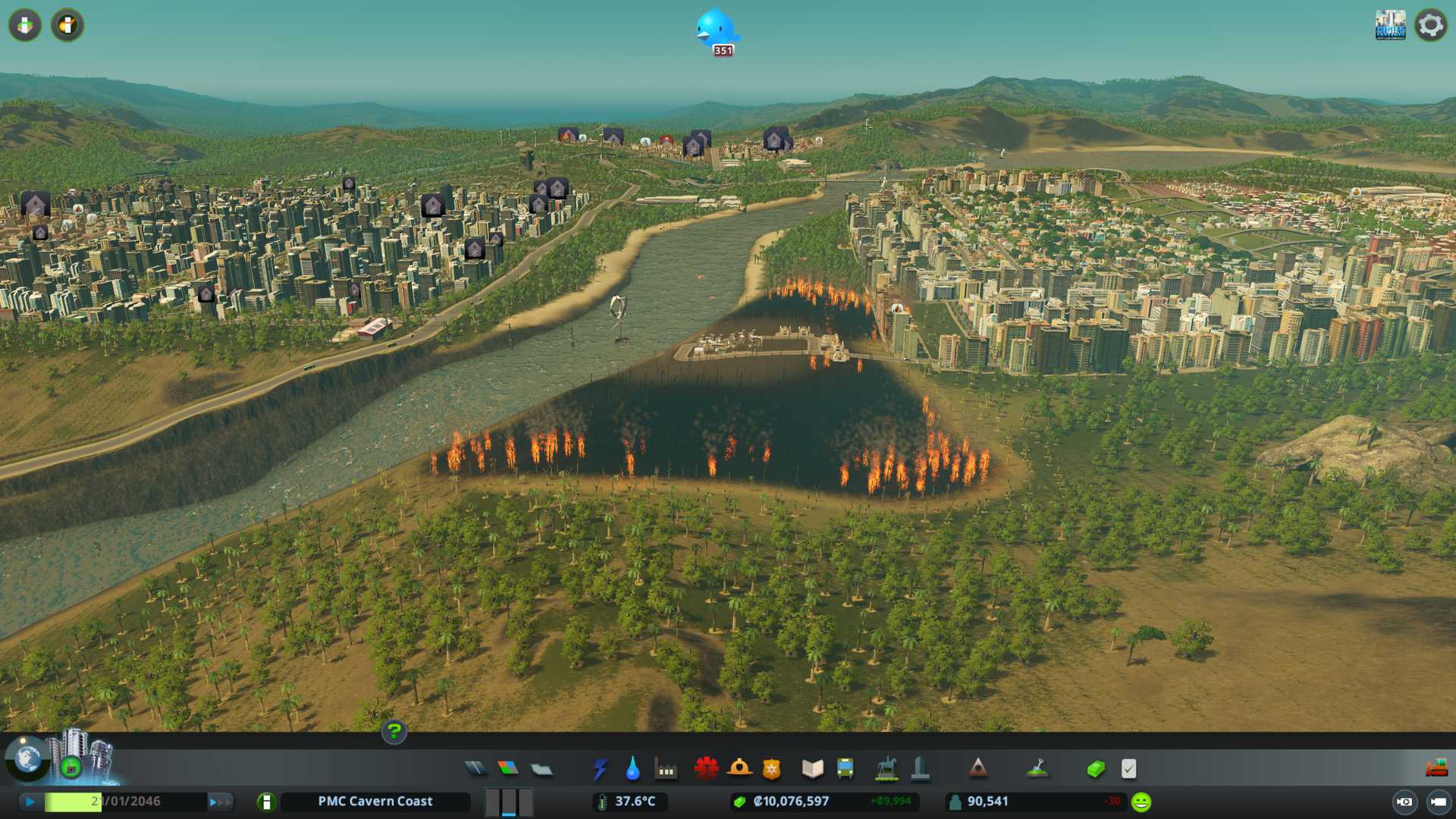Open the gear options menu

point(1430,25)
